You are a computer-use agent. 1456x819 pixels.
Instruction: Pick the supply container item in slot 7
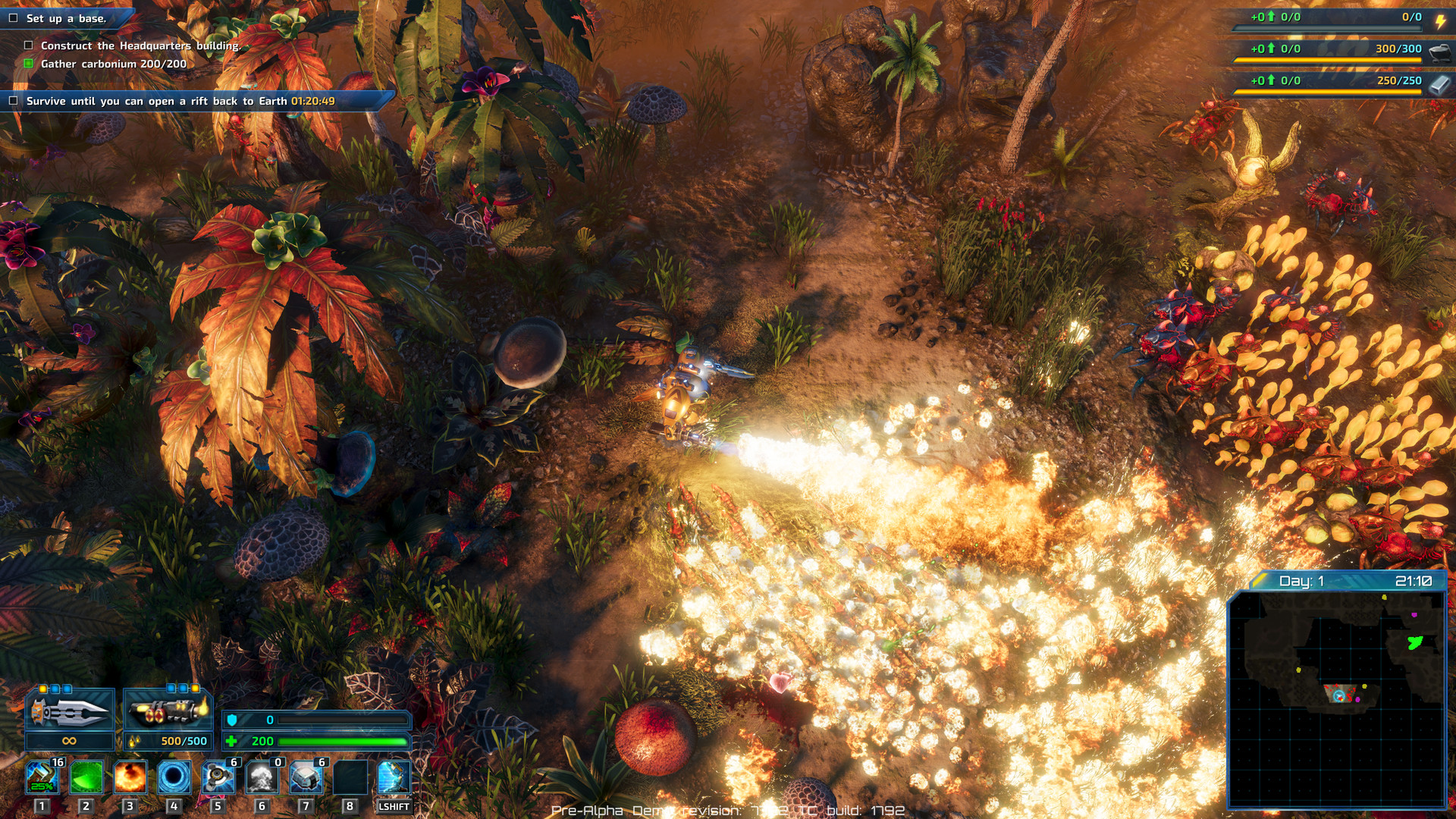click(305, 777)
